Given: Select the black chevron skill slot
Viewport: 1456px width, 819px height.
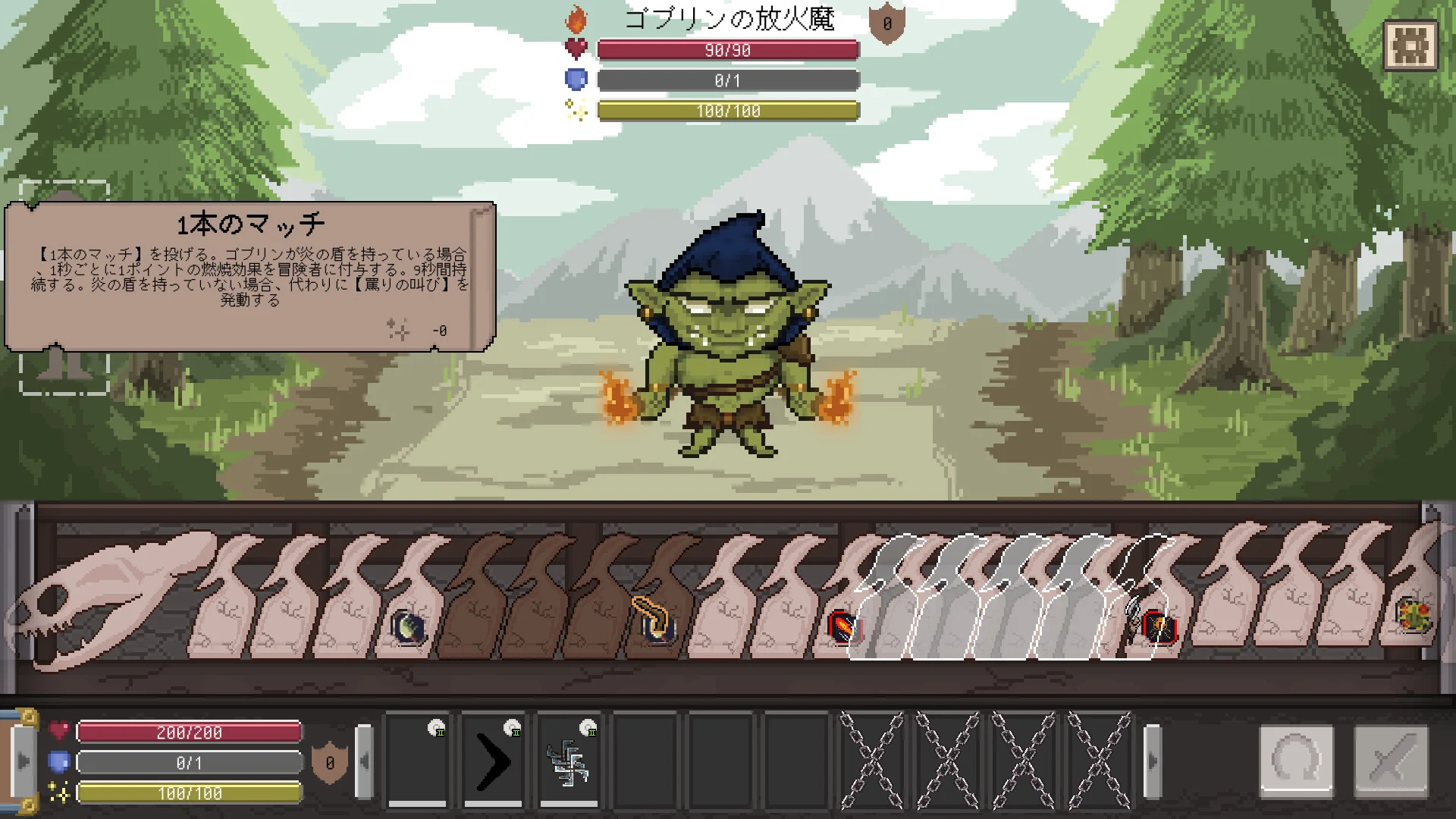Looking at the screenshot, I should pyautogui.click(x=493, y=760).
